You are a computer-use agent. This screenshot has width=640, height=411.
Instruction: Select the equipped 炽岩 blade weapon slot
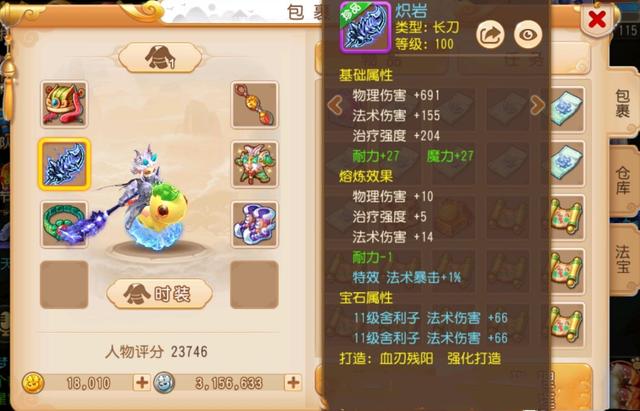click(64, 164)
